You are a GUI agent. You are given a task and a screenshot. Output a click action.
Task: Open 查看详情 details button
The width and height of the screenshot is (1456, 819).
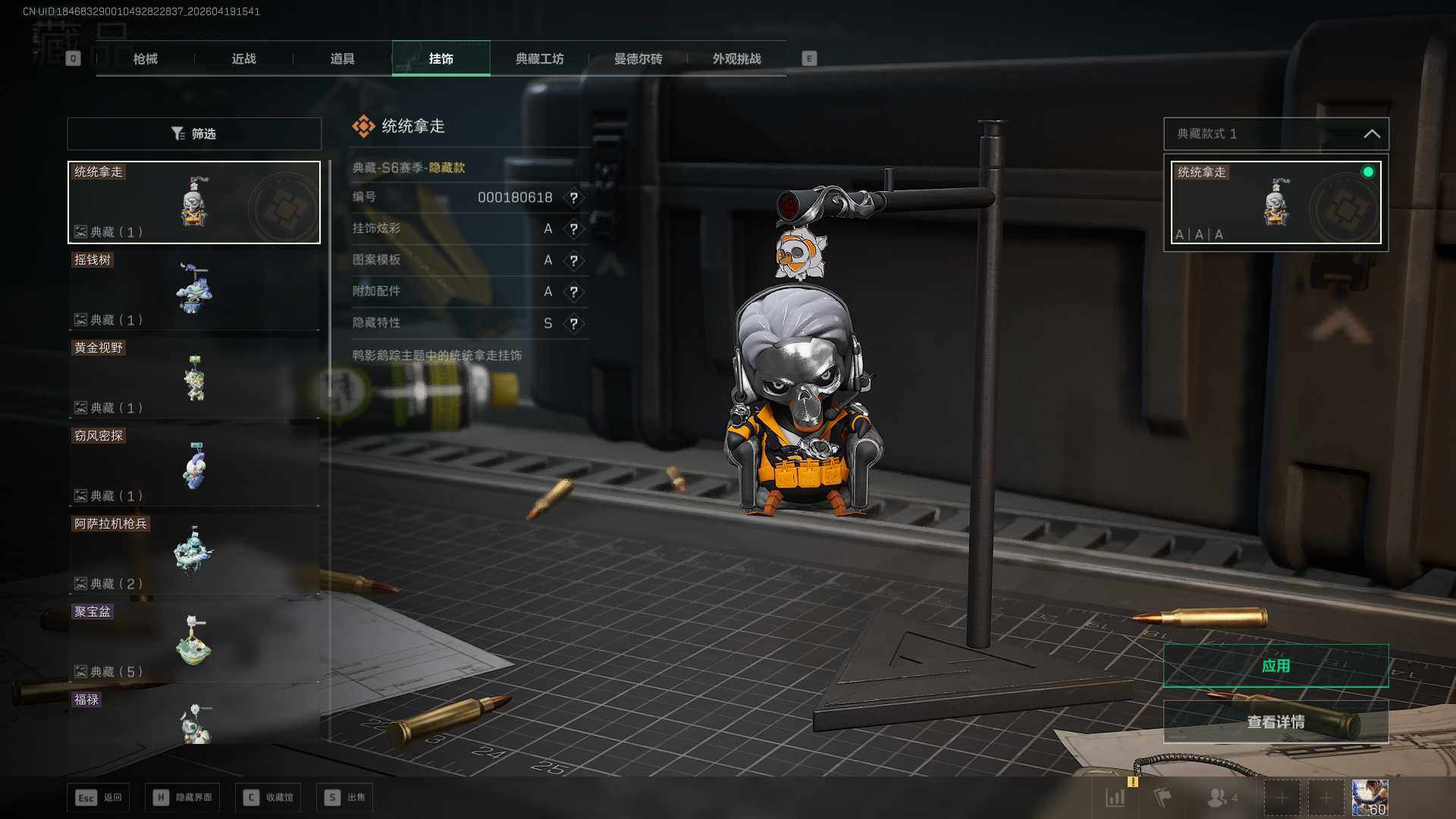click(1276, 722)
